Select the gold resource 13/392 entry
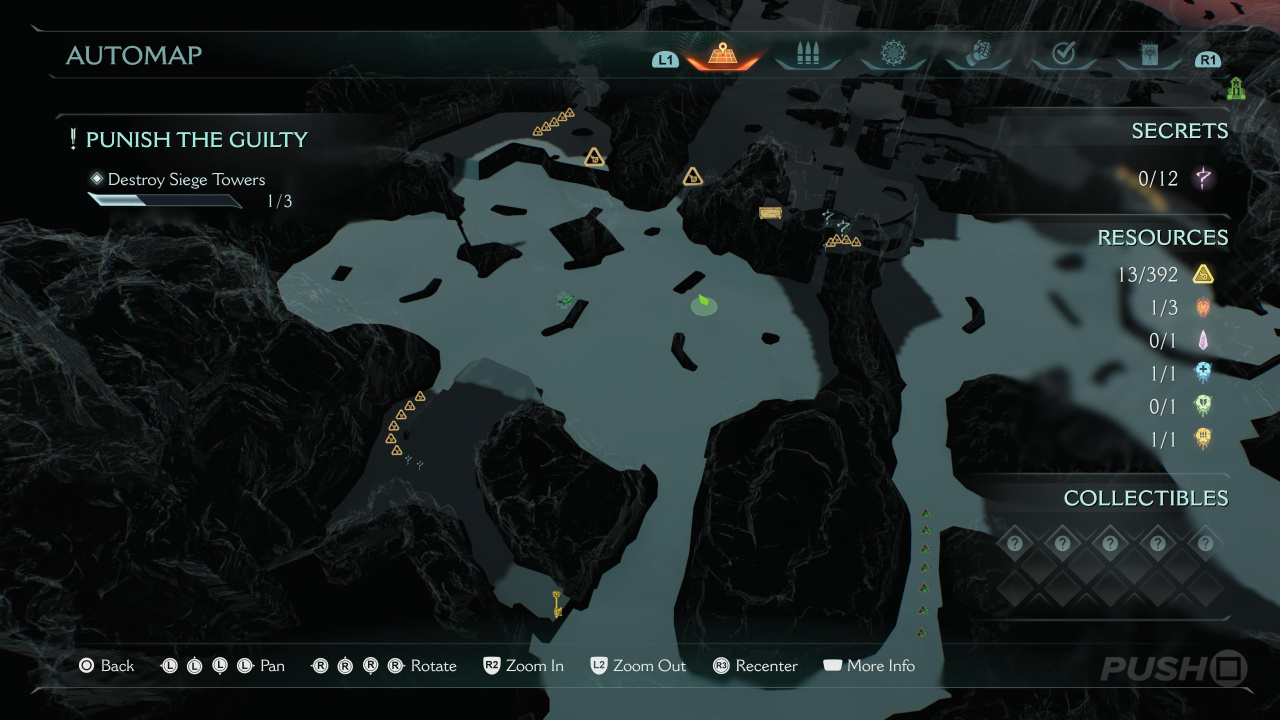Viewport: 1280px width, 720px height. 1165,274
